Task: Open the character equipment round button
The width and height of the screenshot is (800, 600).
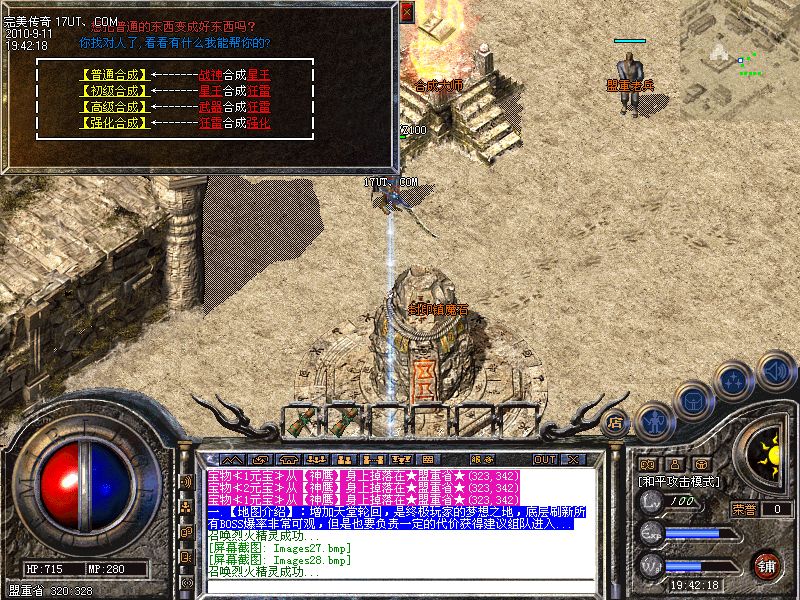Action: [x=655, y=420]
